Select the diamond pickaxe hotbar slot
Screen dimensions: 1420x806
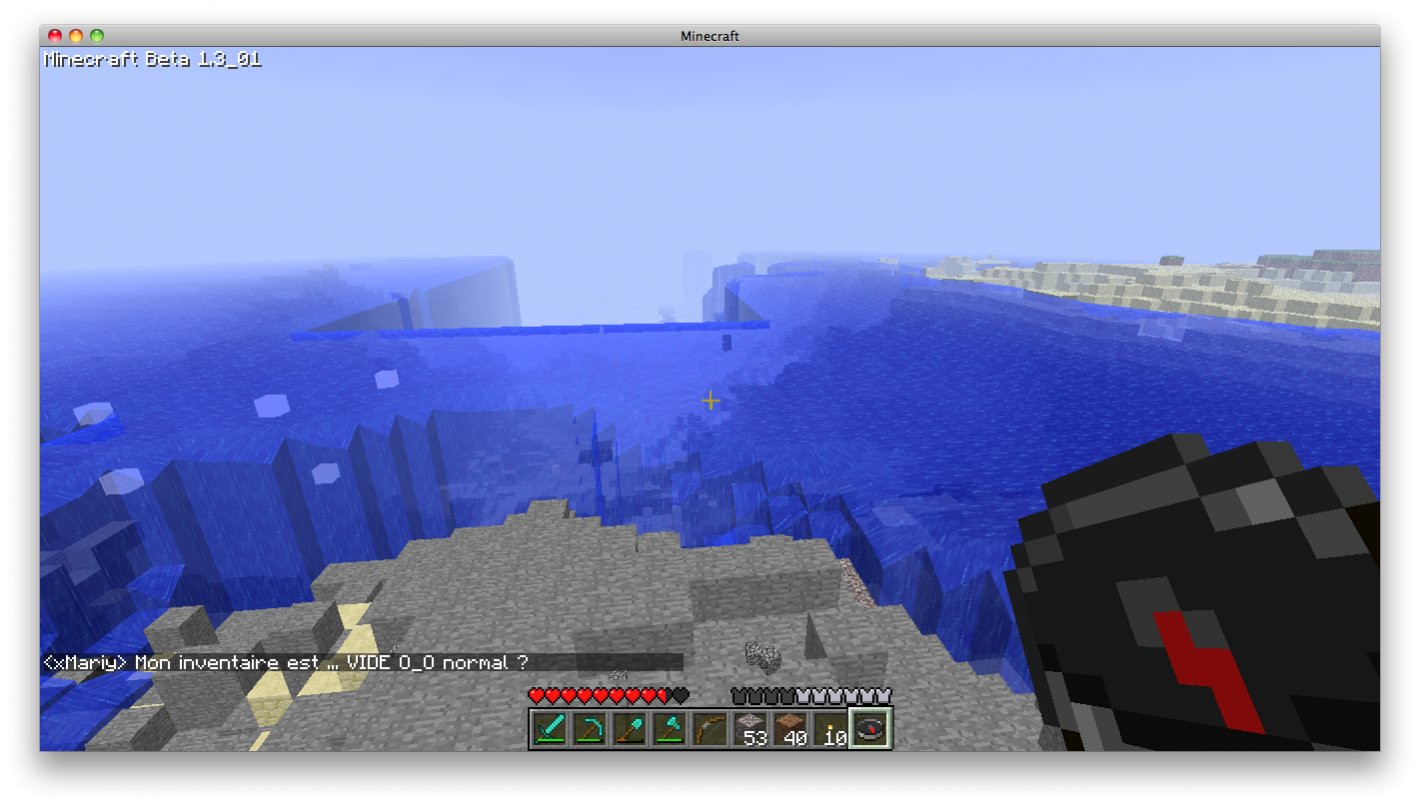coord(588,728)
